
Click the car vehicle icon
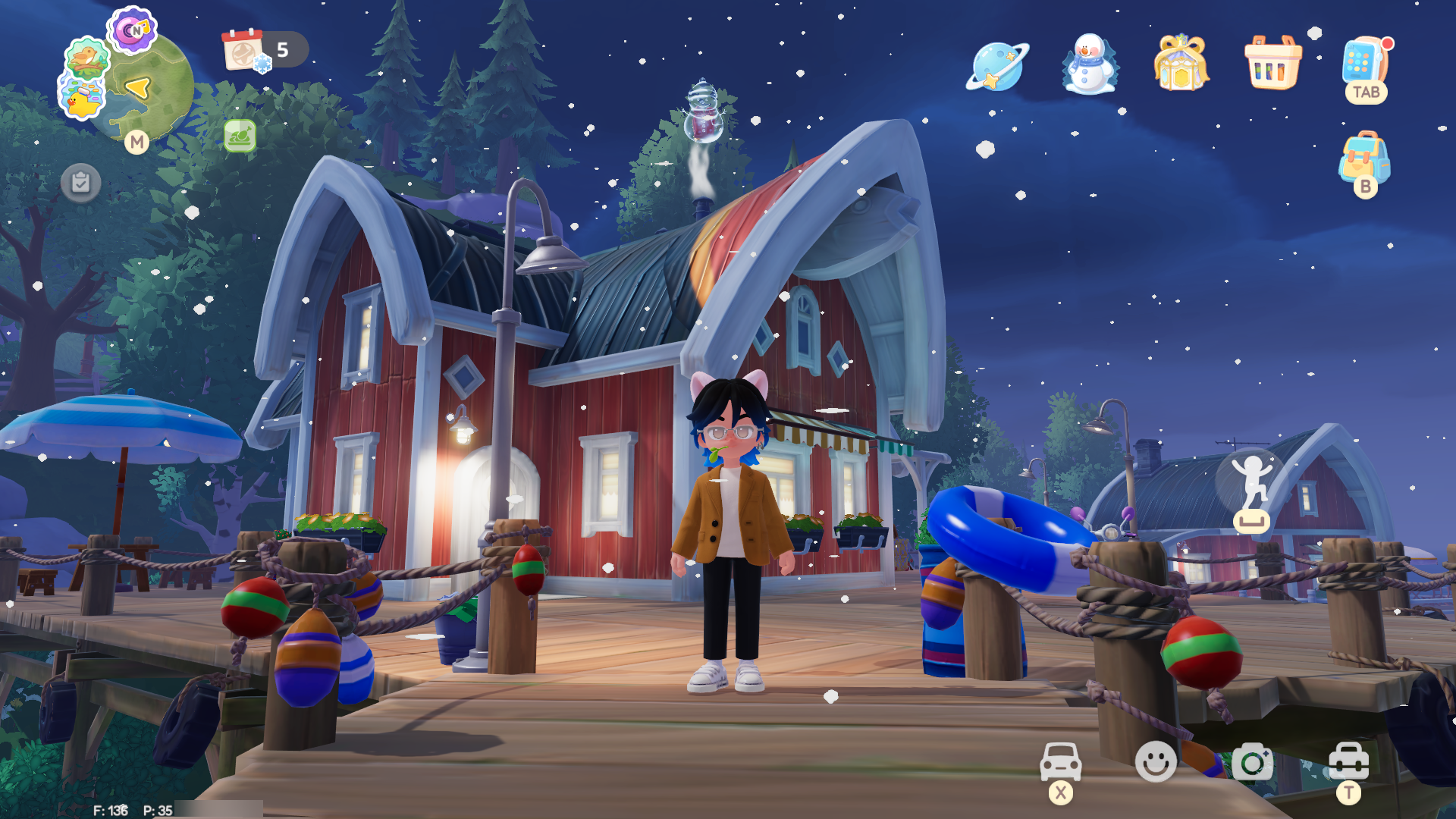tap(1060, 761)
